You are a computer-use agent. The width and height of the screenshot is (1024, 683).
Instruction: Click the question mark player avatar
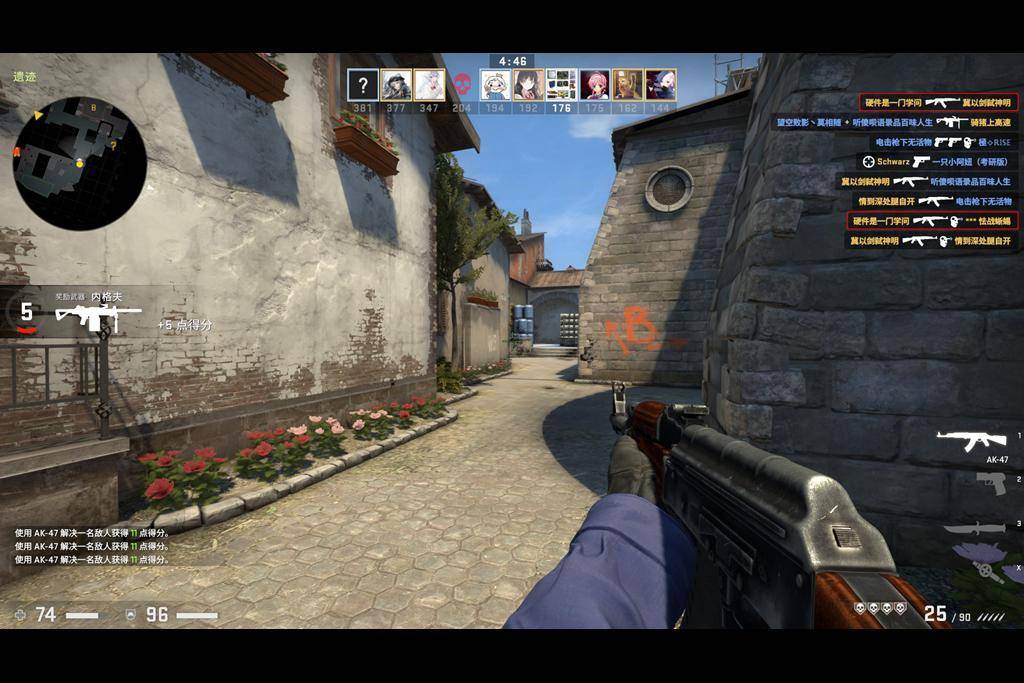363,84
